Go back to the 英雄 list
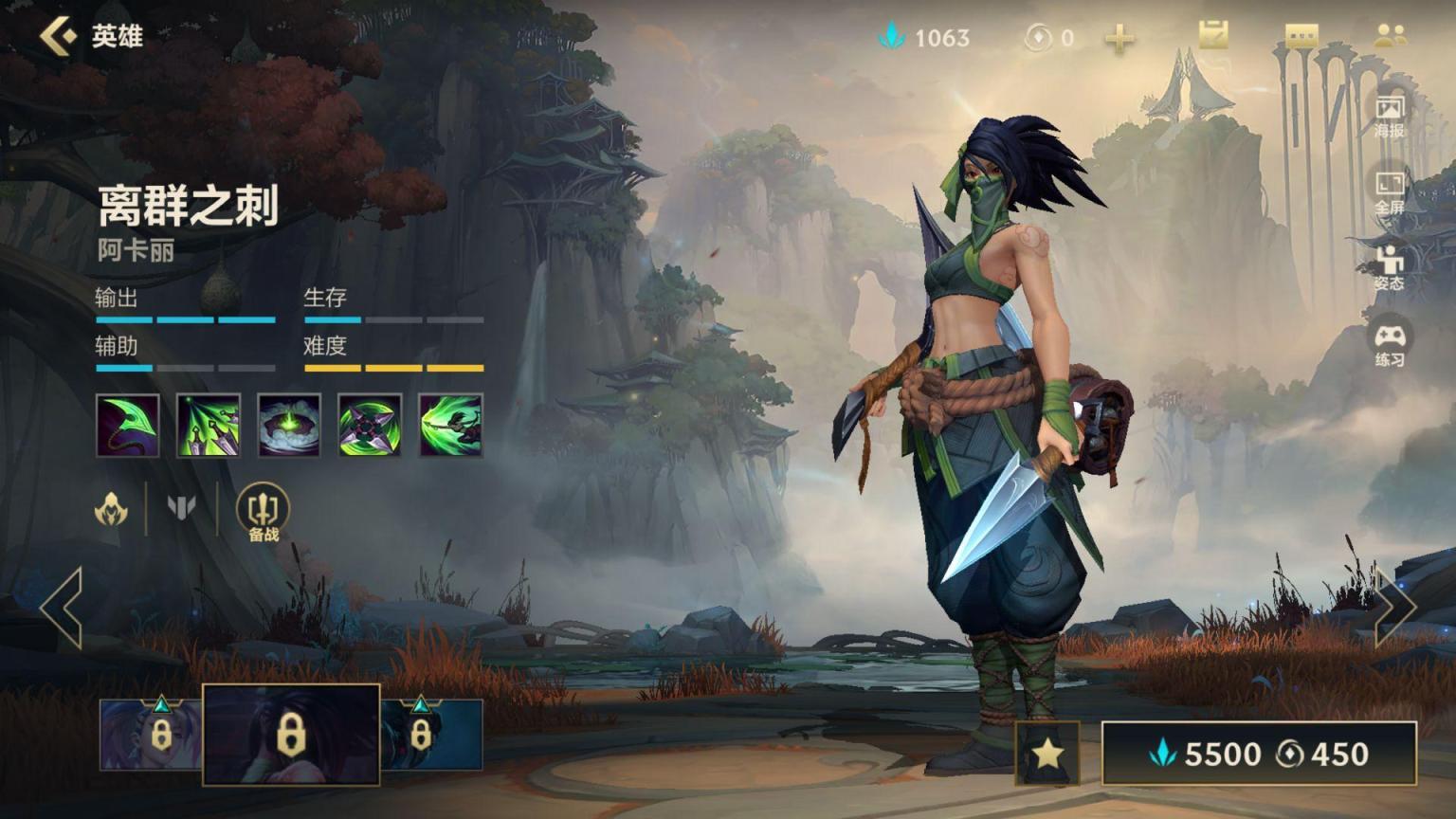Screen dimensions: 1456x819 (x=59, y=37)
